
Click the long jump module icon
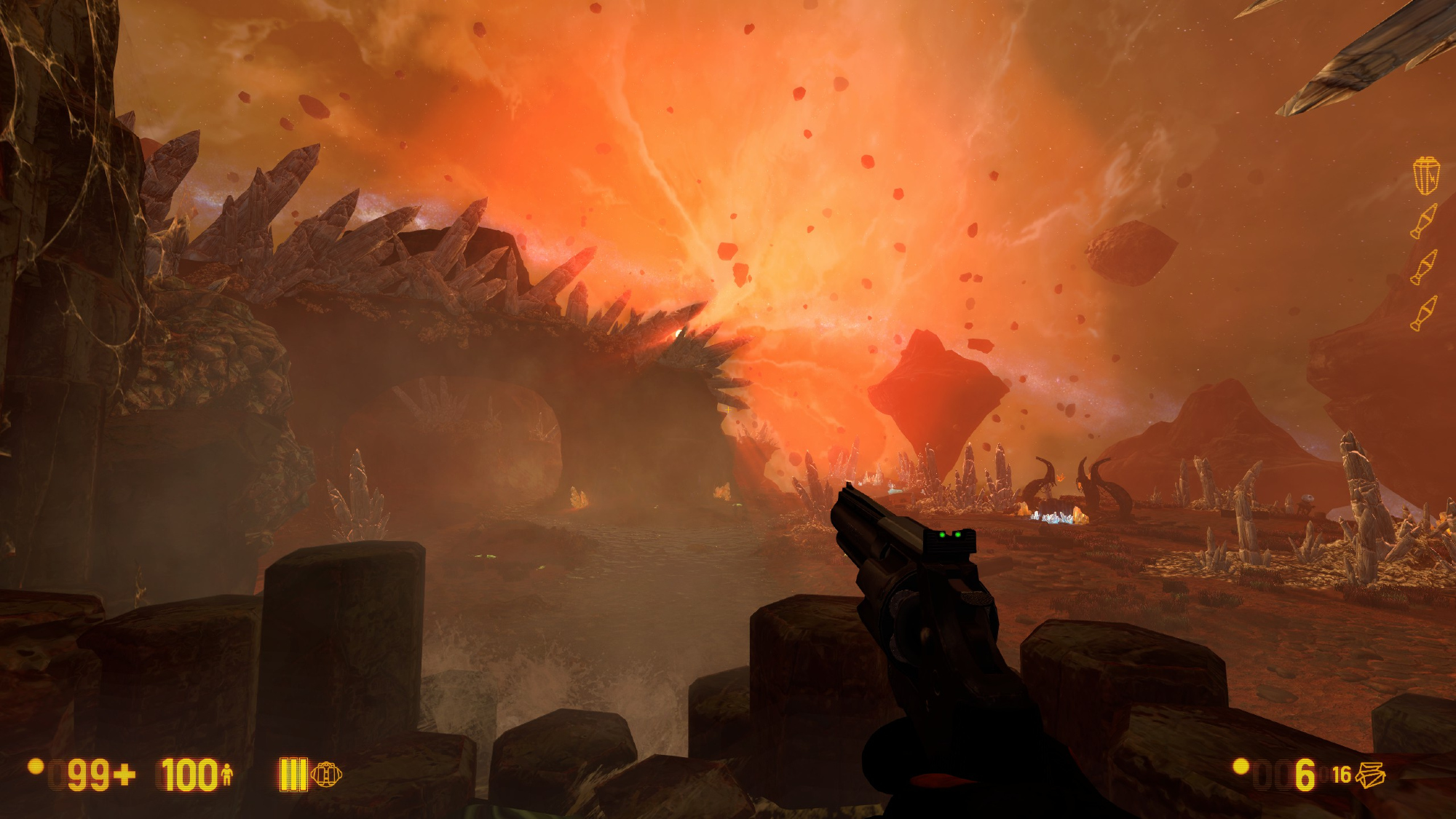326,774
